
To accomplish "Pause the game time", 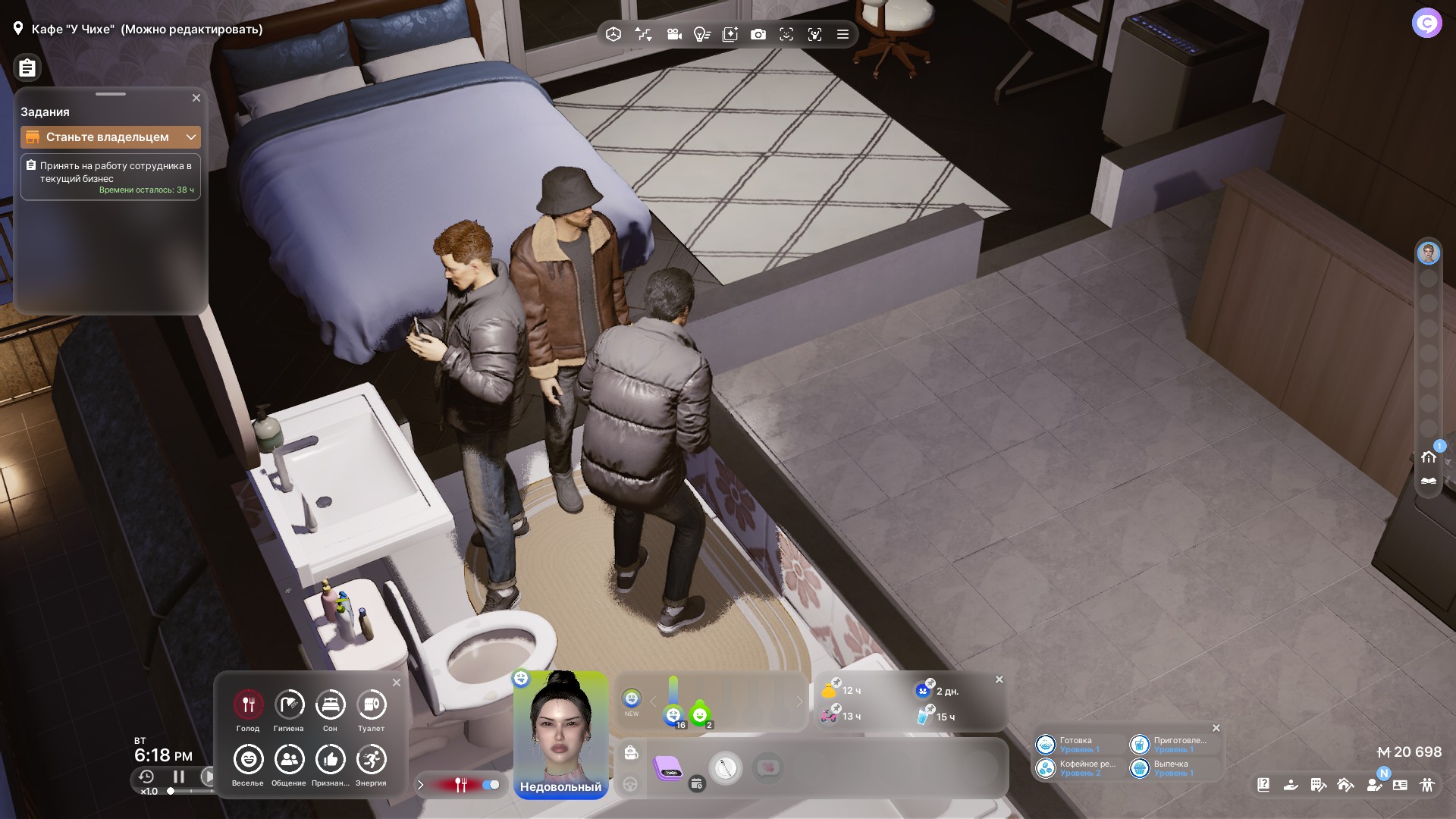I will pos(179,777).
